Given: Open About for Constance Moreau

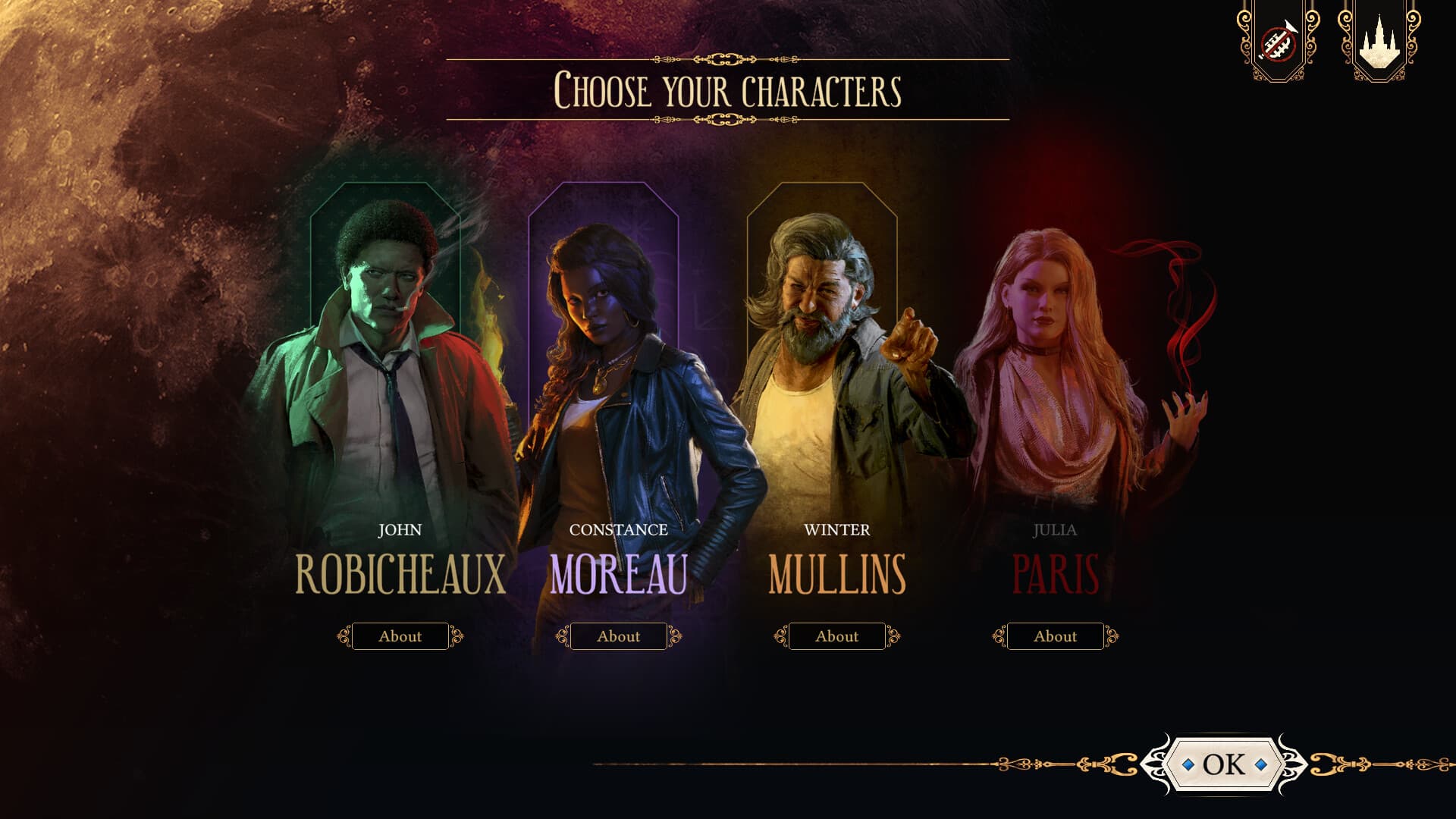Looking at the screenshot, I should (619, 636).
